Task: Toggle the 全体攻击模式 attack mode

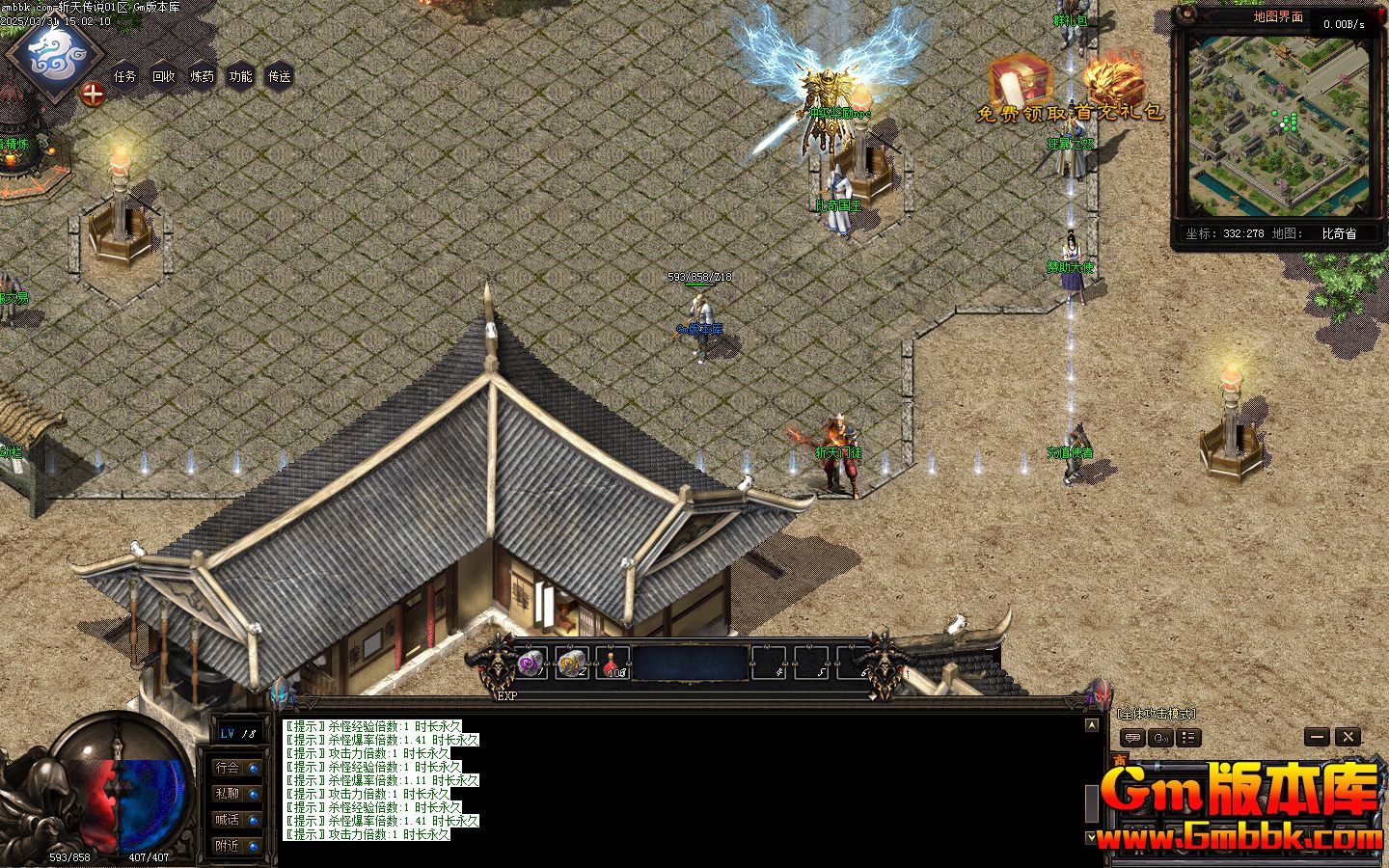Action: pyautogui.click(x=1157, y=714)
